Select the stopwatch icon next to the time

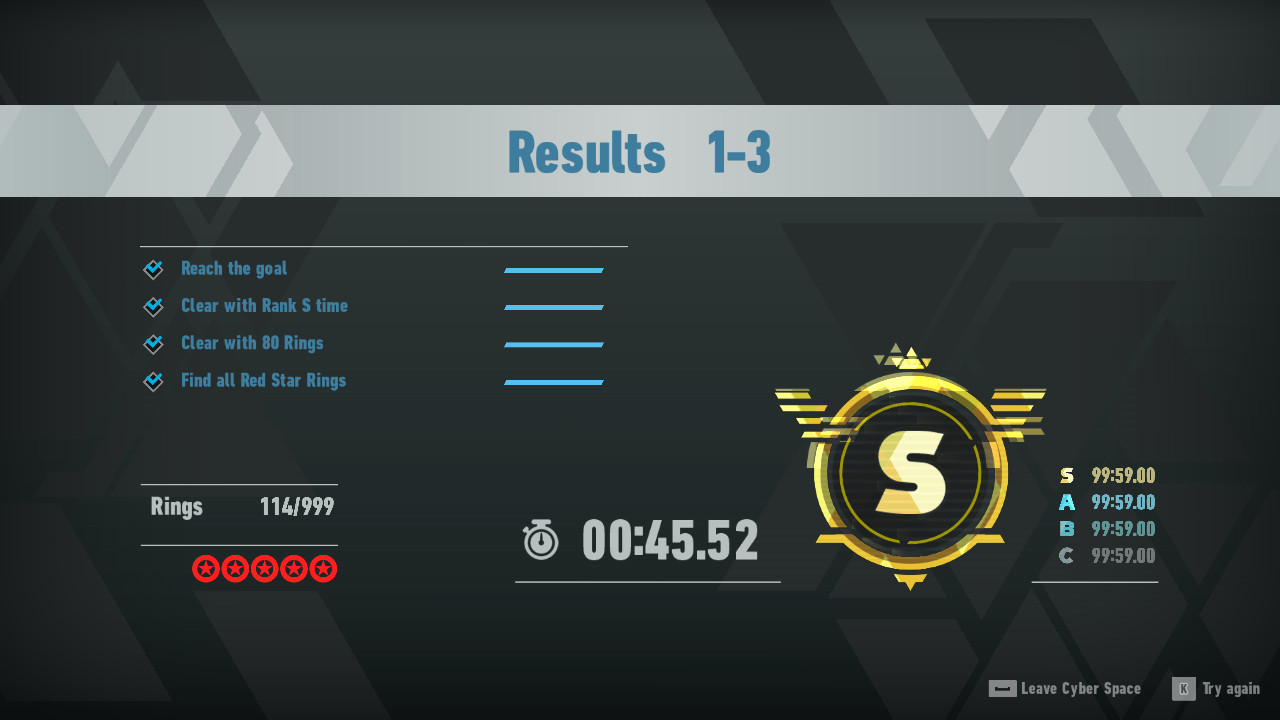(540, 540)
